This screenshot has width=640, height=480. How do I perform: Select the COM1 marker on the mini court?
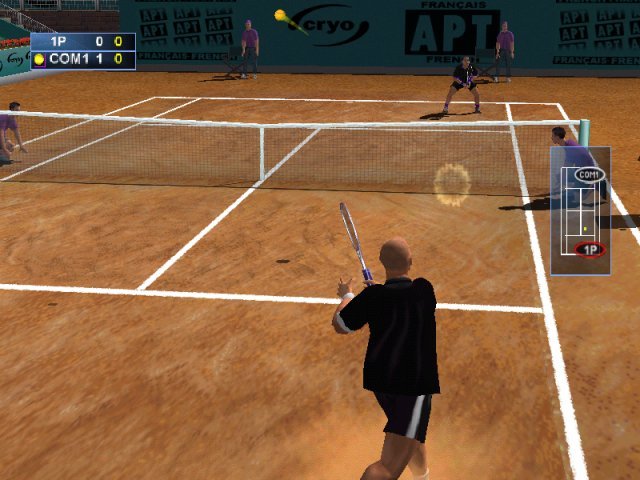(x=589, y=175)
